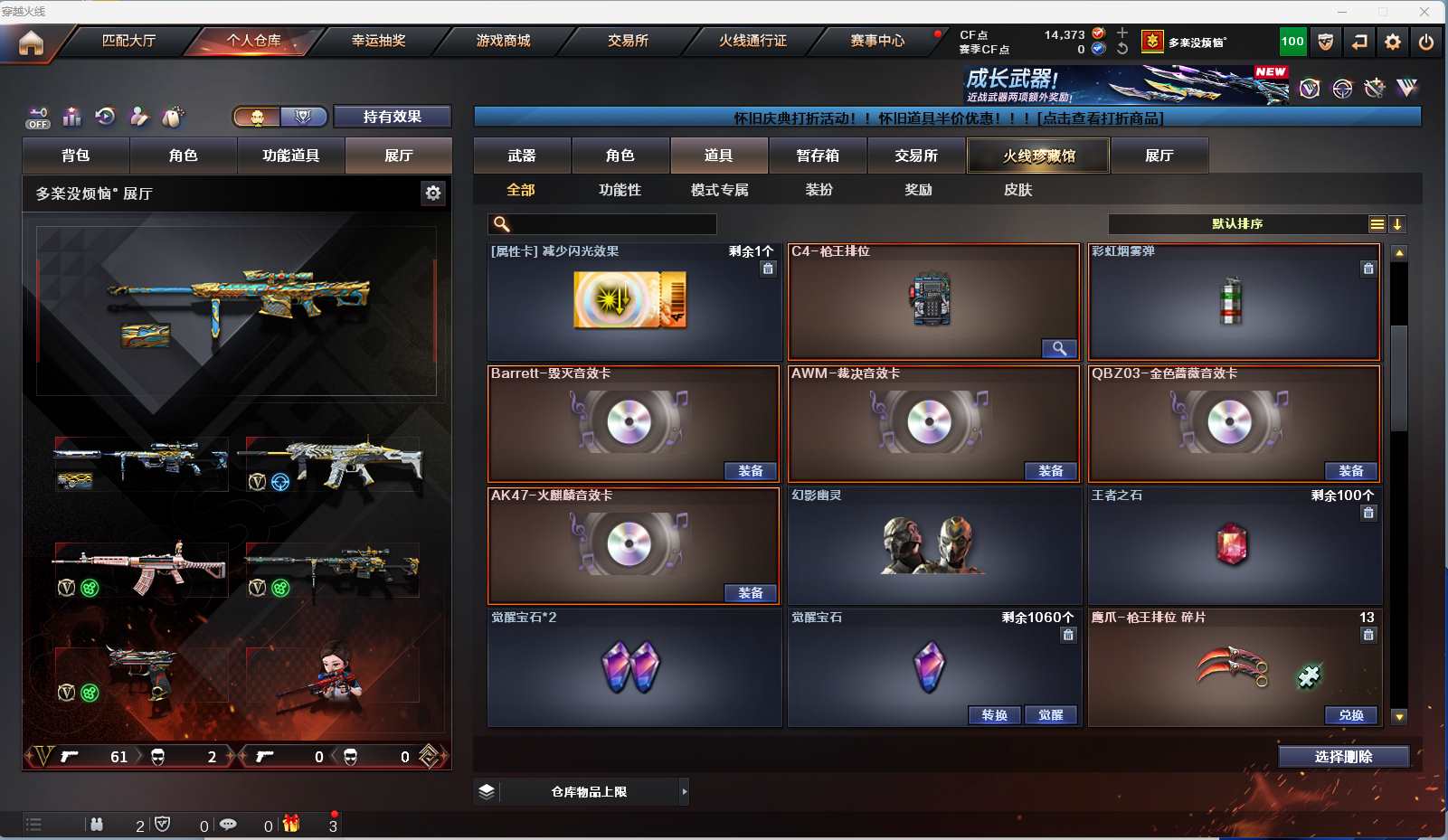The height and width of the screenshot is (840, 1448).
Task: Click 觉醒 on the 觉醒宝石 item
Action: point(1050,715)
